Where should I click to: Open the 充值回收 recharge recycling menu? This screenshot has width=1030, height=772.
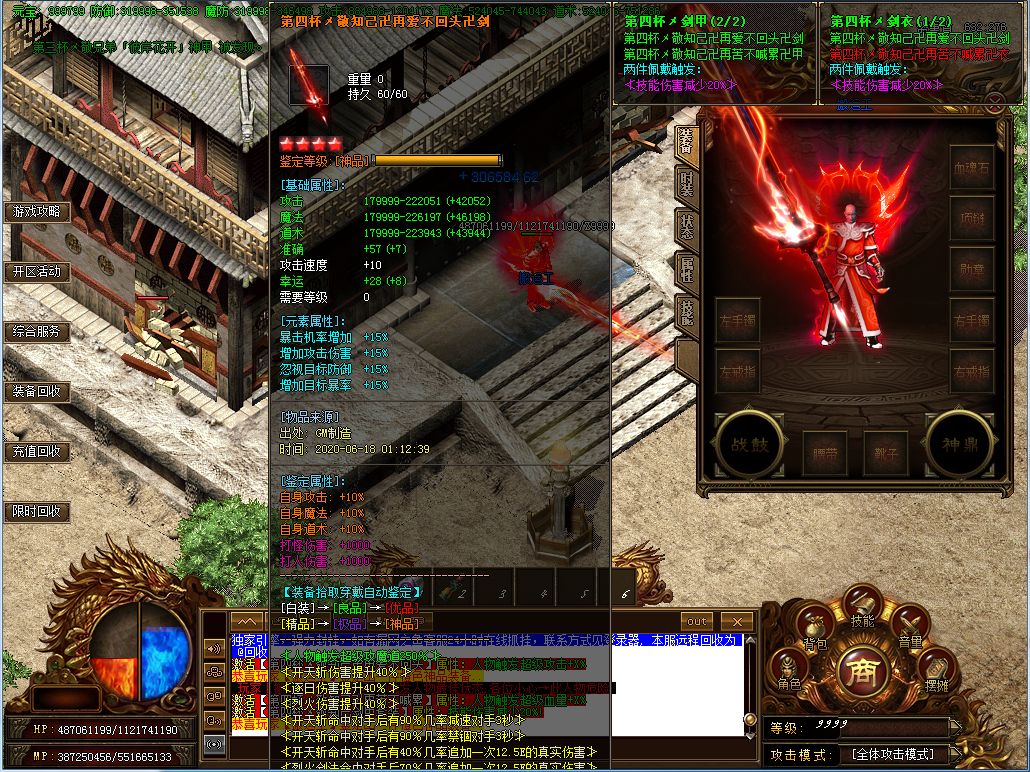[x=37, y=451]
